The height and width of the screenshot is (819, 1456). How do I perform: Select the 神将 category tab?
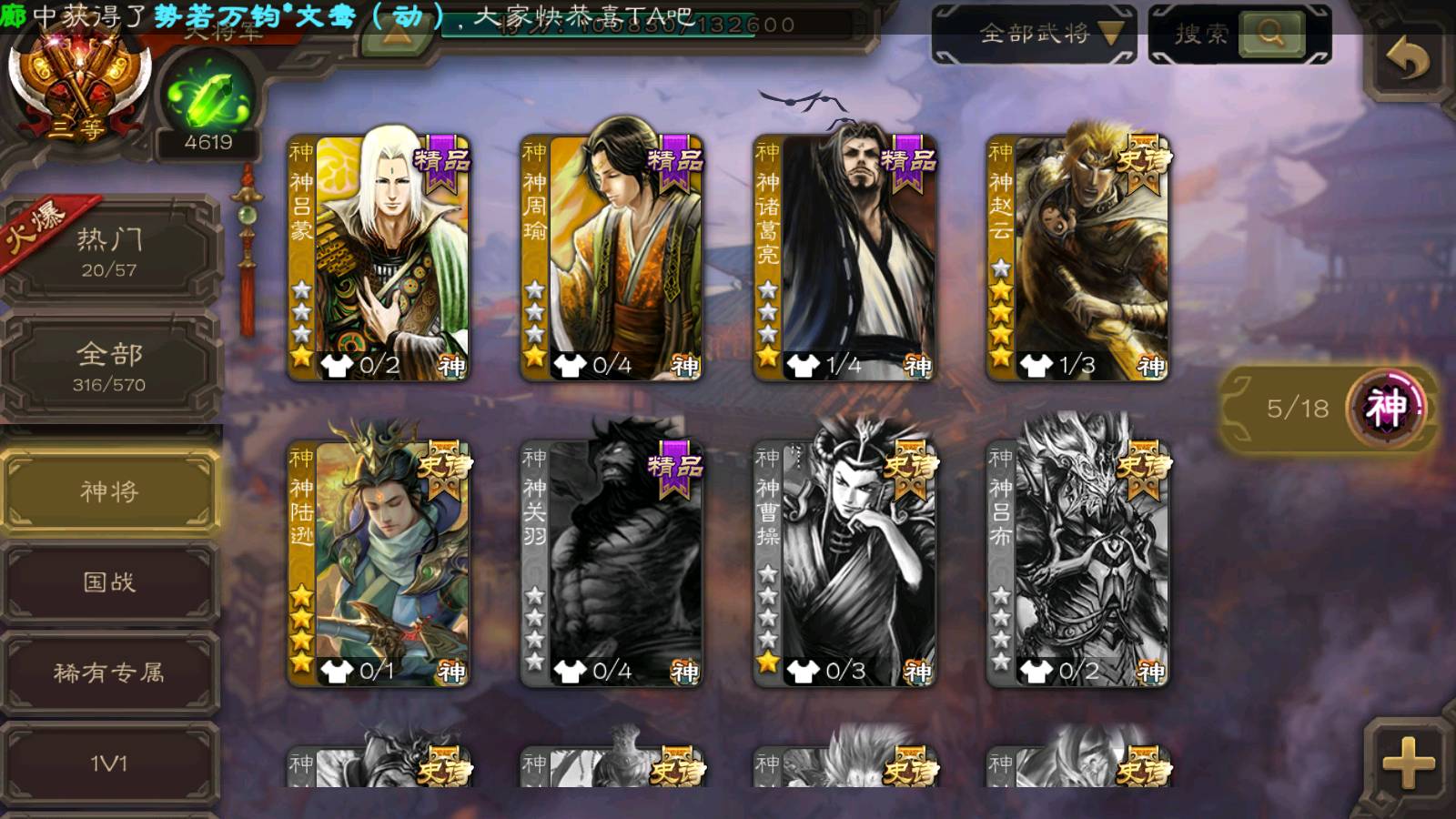point(109,491)
